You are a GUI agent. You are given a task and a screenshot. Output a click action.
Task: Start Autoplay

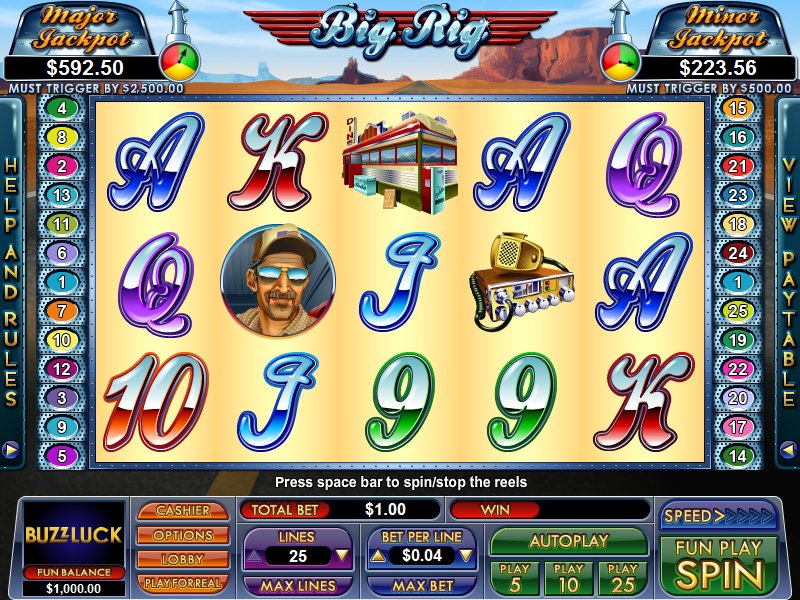pos(568,541)
